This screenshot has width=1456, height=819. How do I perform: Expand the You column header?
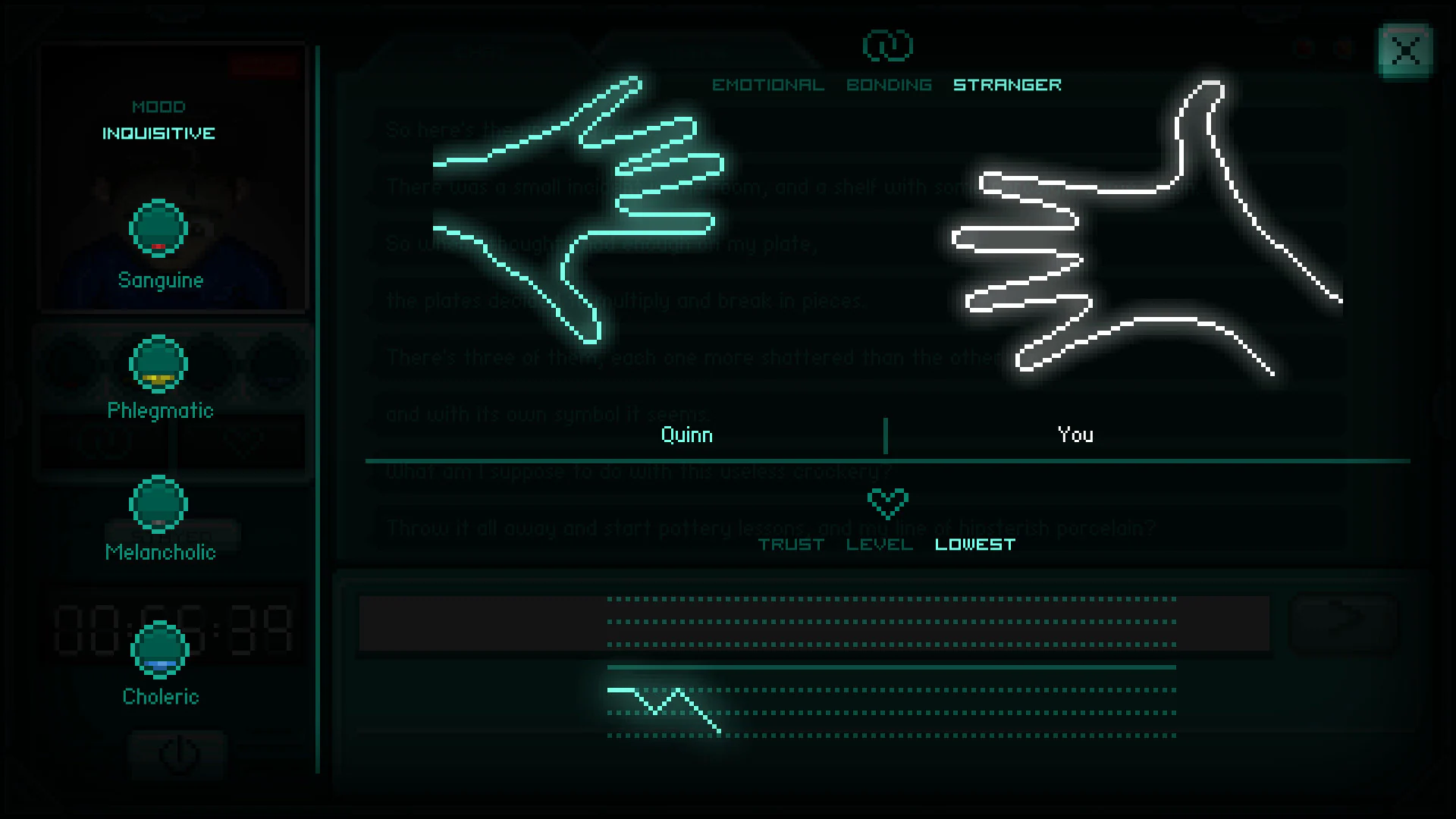(x=1075, y=435)
